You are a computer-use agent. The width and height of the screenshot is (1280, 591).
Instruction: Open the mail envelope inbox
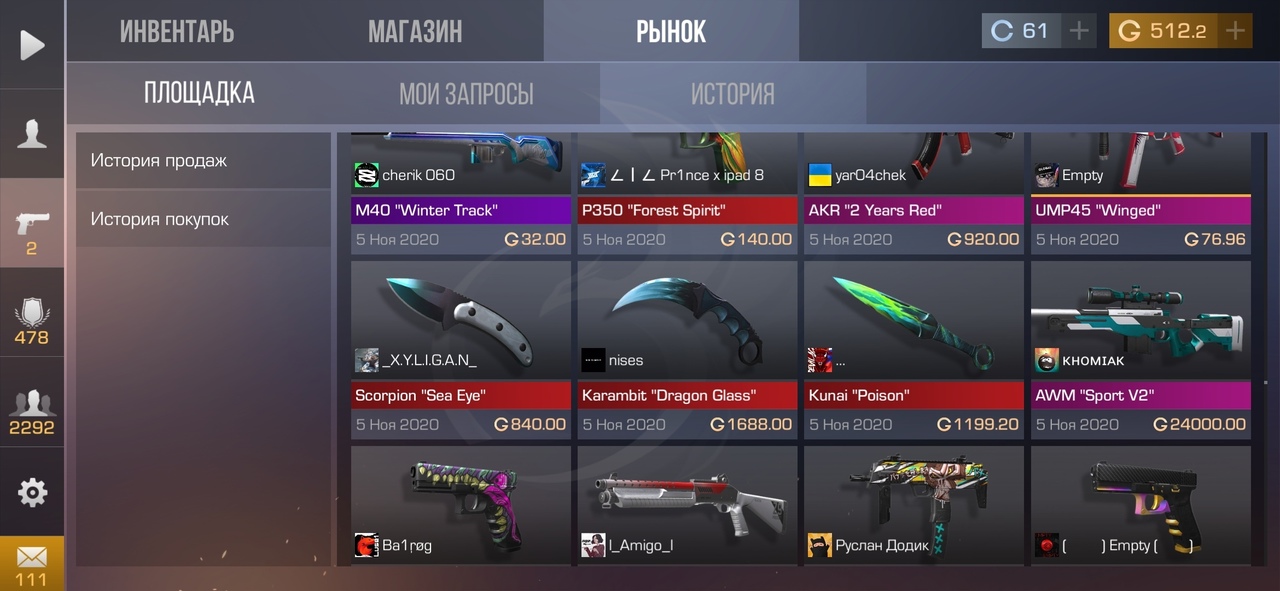(x=32, y=563)
